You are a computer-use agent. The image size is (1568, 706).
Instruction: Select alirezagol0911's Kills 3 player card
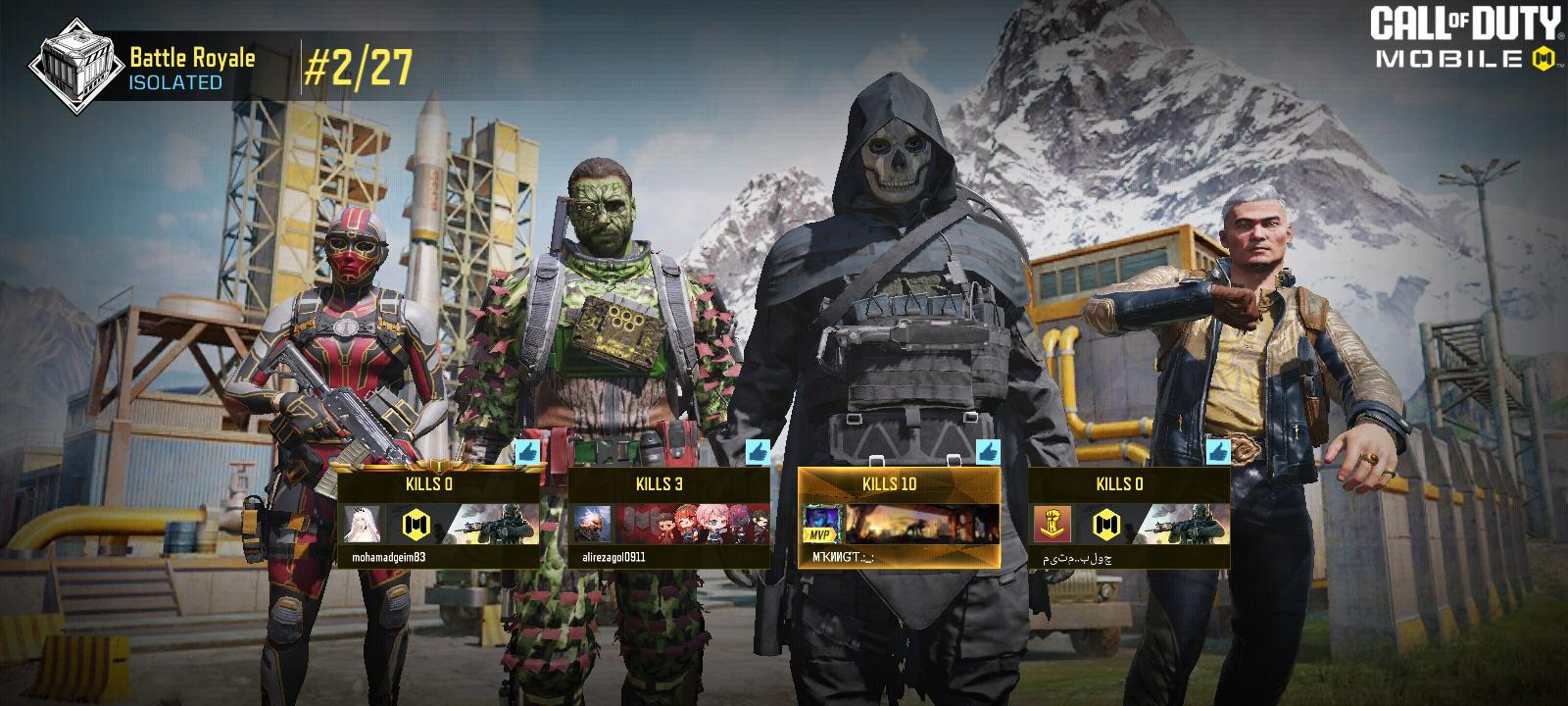point(668,517)
